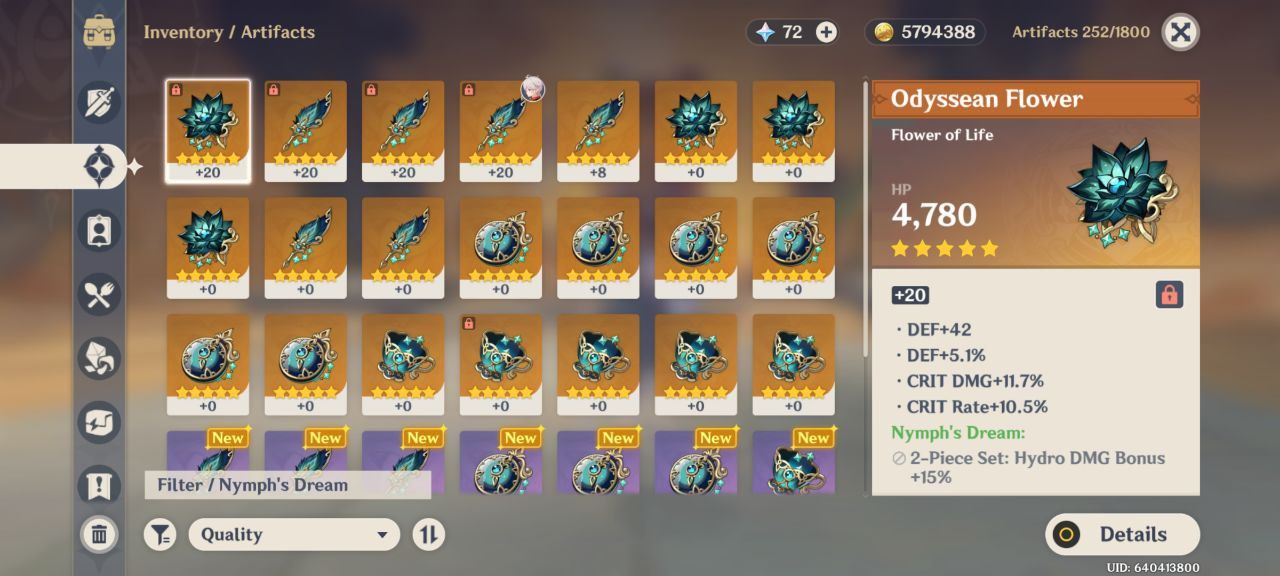This screenshot has width=1280, height=576.
Task: Select the +8 feather artifact
Action: click(x=598, y=130)
